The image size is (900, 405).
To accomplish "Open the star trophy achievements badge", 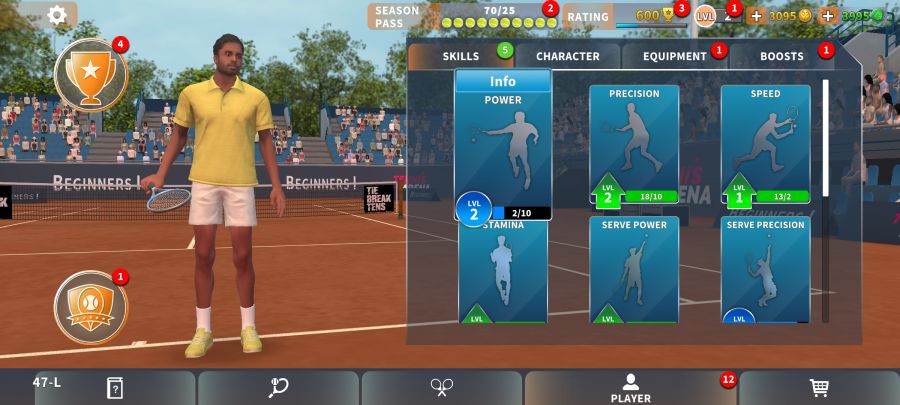I will [x=91, y=73].
